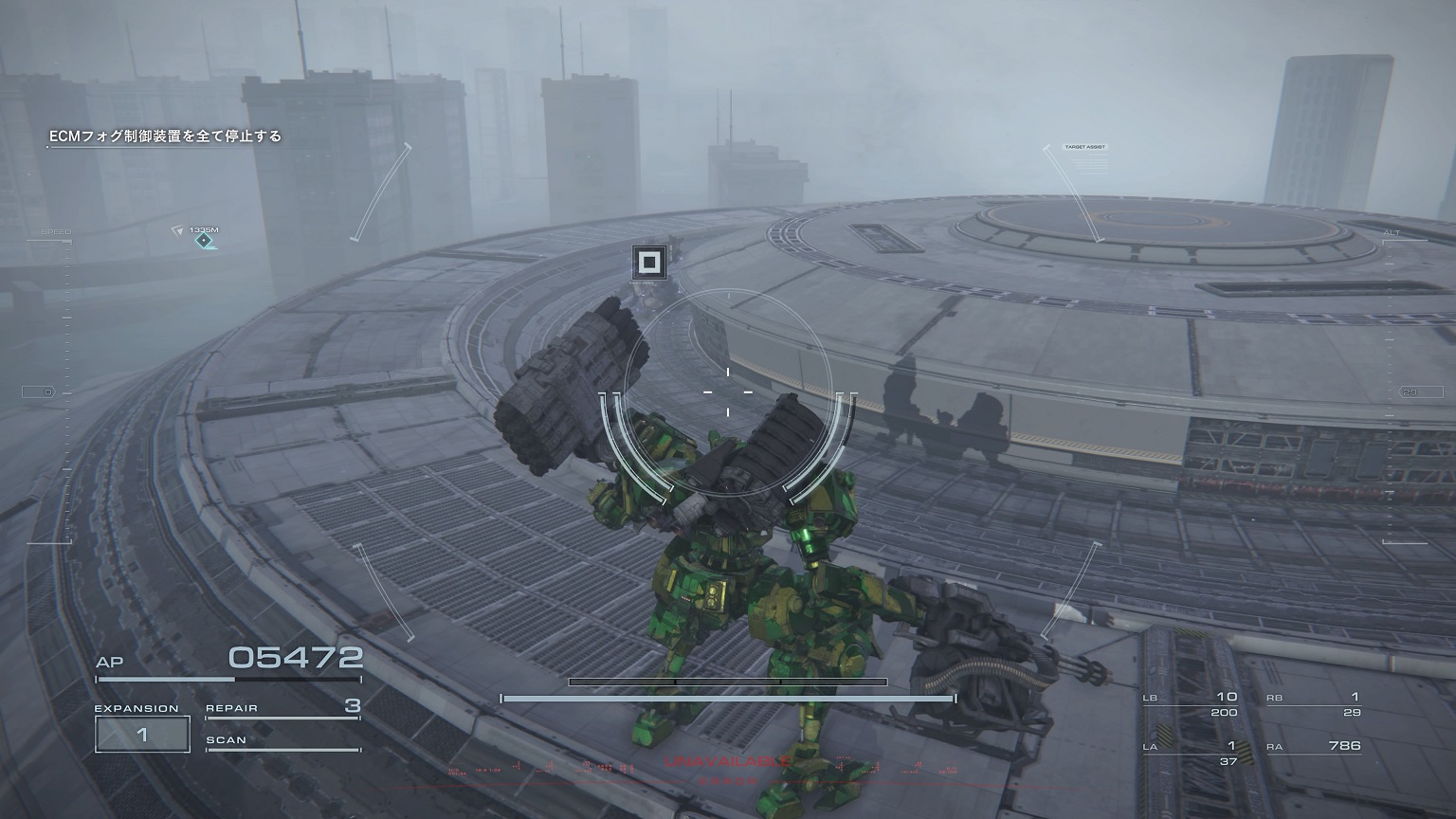Image resolution: width=1456 pixels, height=819 pixels.
Task: Select the square lock-on target marker
Action: pos(649,263)
